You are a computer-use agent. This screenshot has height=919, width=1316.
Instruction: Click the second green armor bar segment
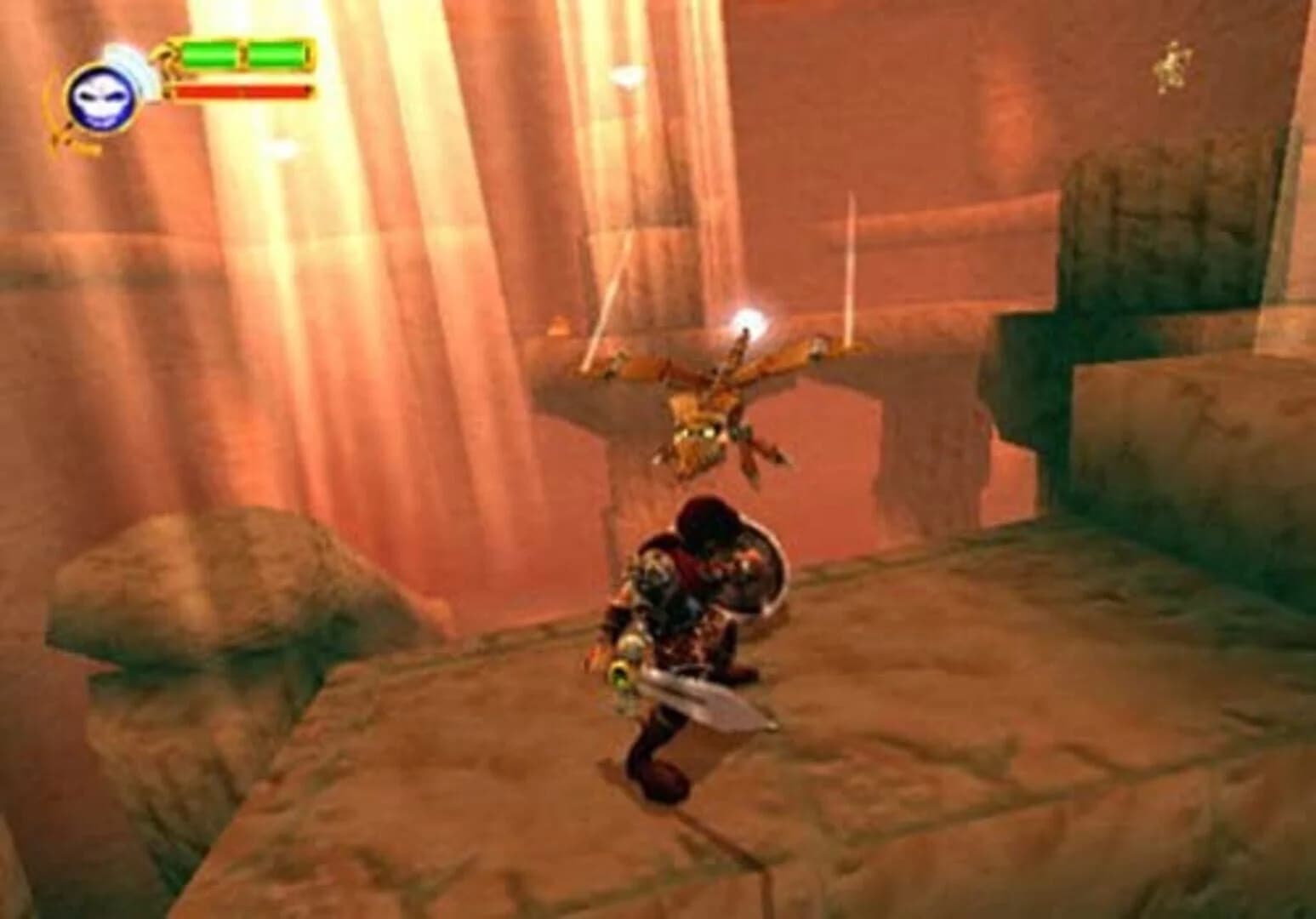pyautogui.click(x=276, y=51)
